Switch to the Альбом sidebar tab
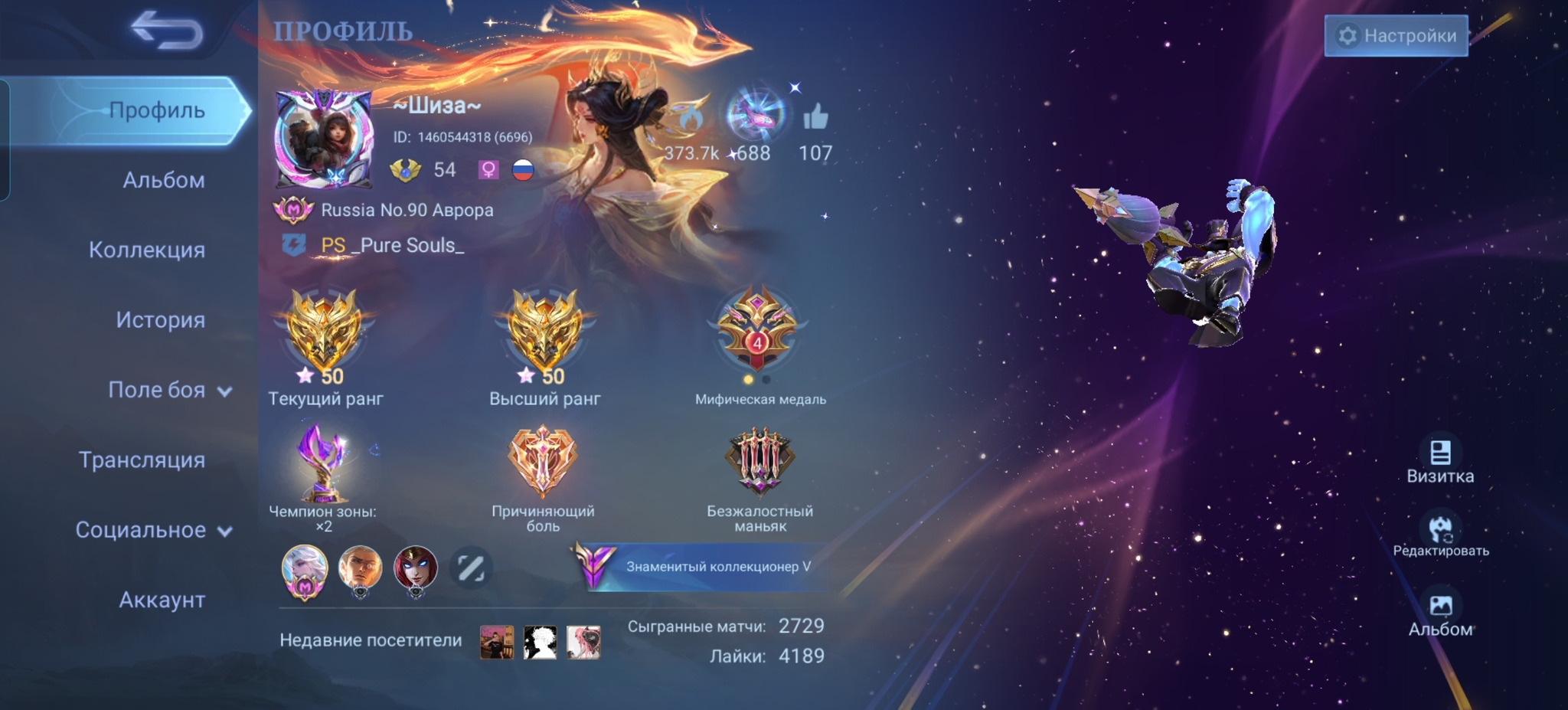 click(163, 180)
